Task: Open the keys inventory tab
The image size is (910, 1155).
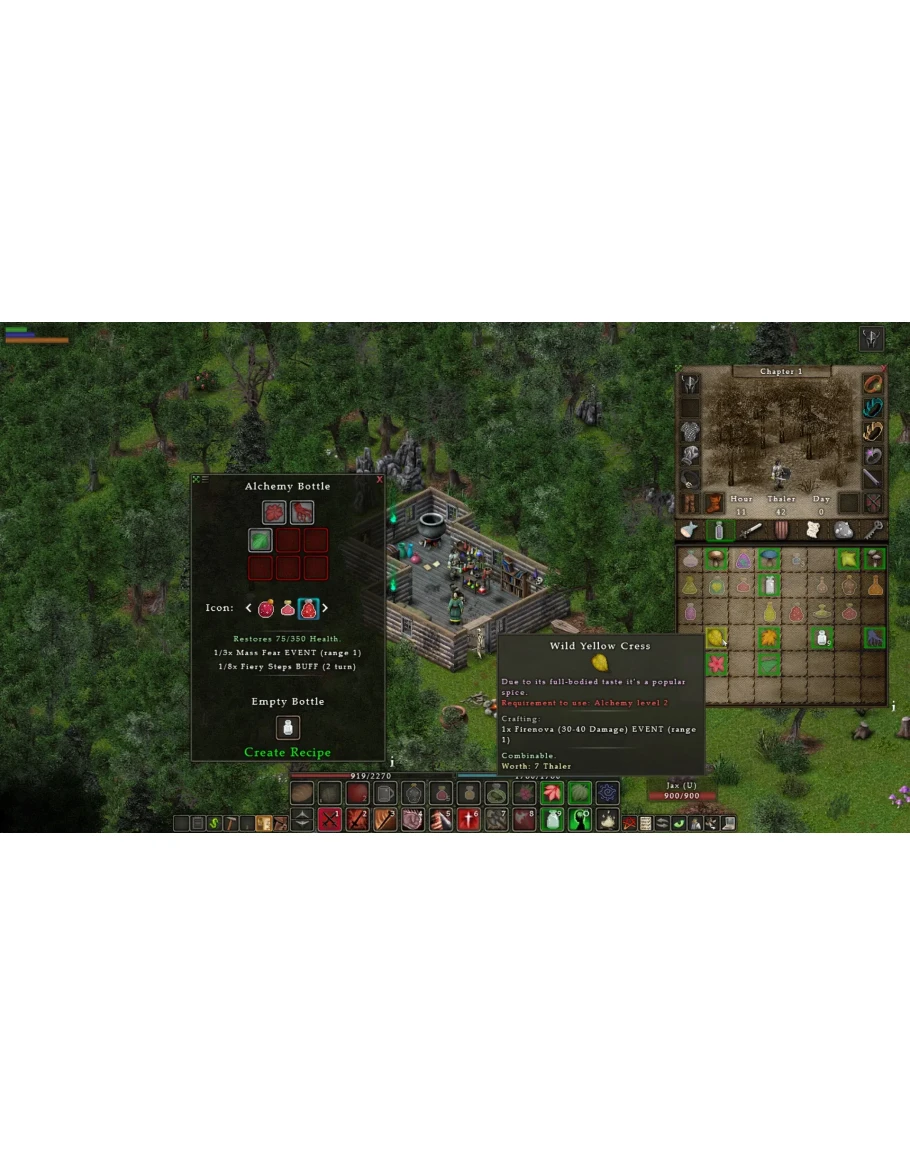Action: click(874, 531)
